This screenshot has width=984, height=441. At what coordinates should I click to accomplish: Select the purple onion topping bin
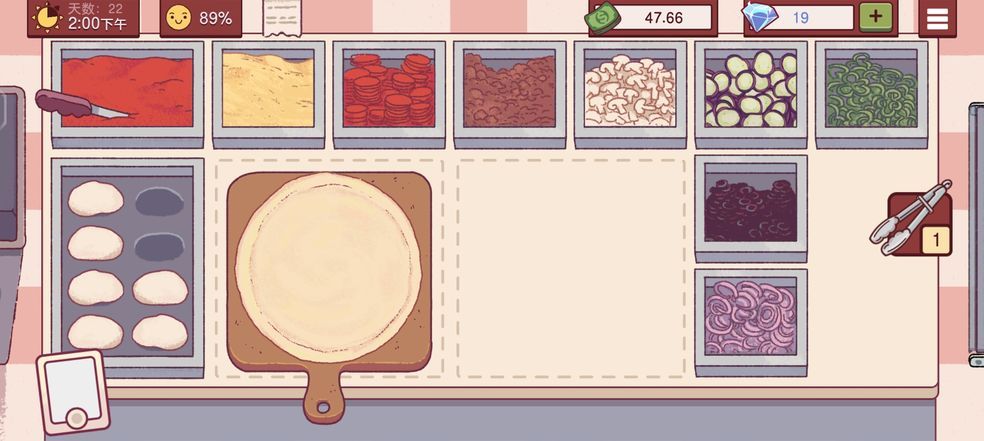[750, 316]
